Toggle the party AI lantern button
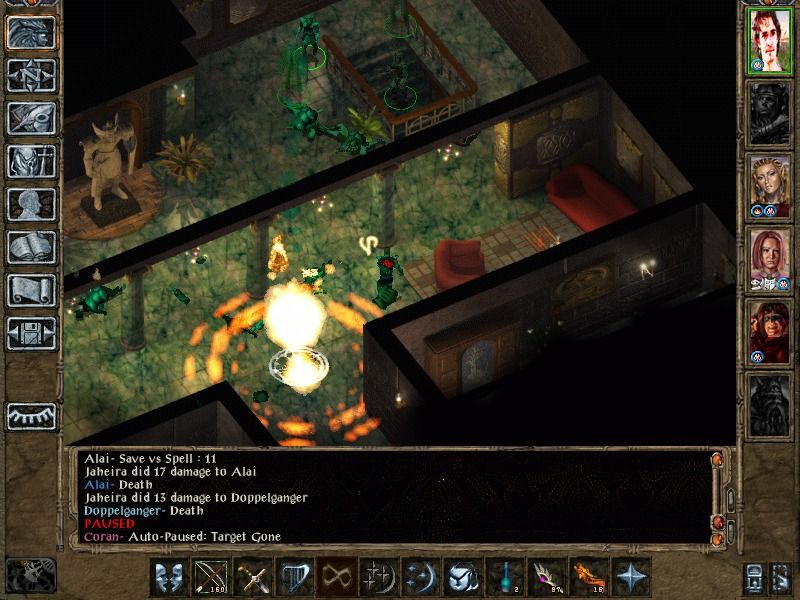The width and height of the screenshot is (800, 600). 31,415
